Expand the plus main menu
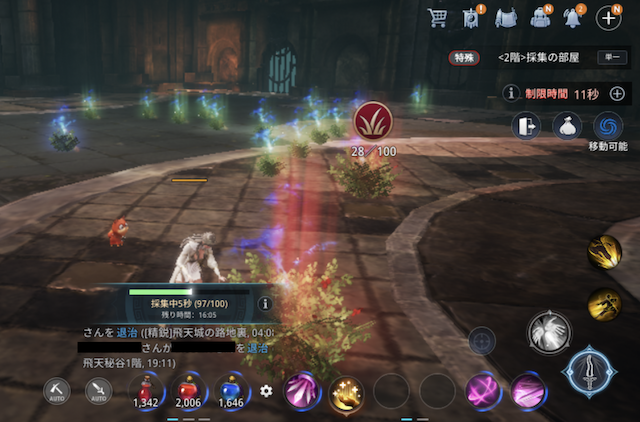Viewport: 640px width, 422px height. pos(608,17)
